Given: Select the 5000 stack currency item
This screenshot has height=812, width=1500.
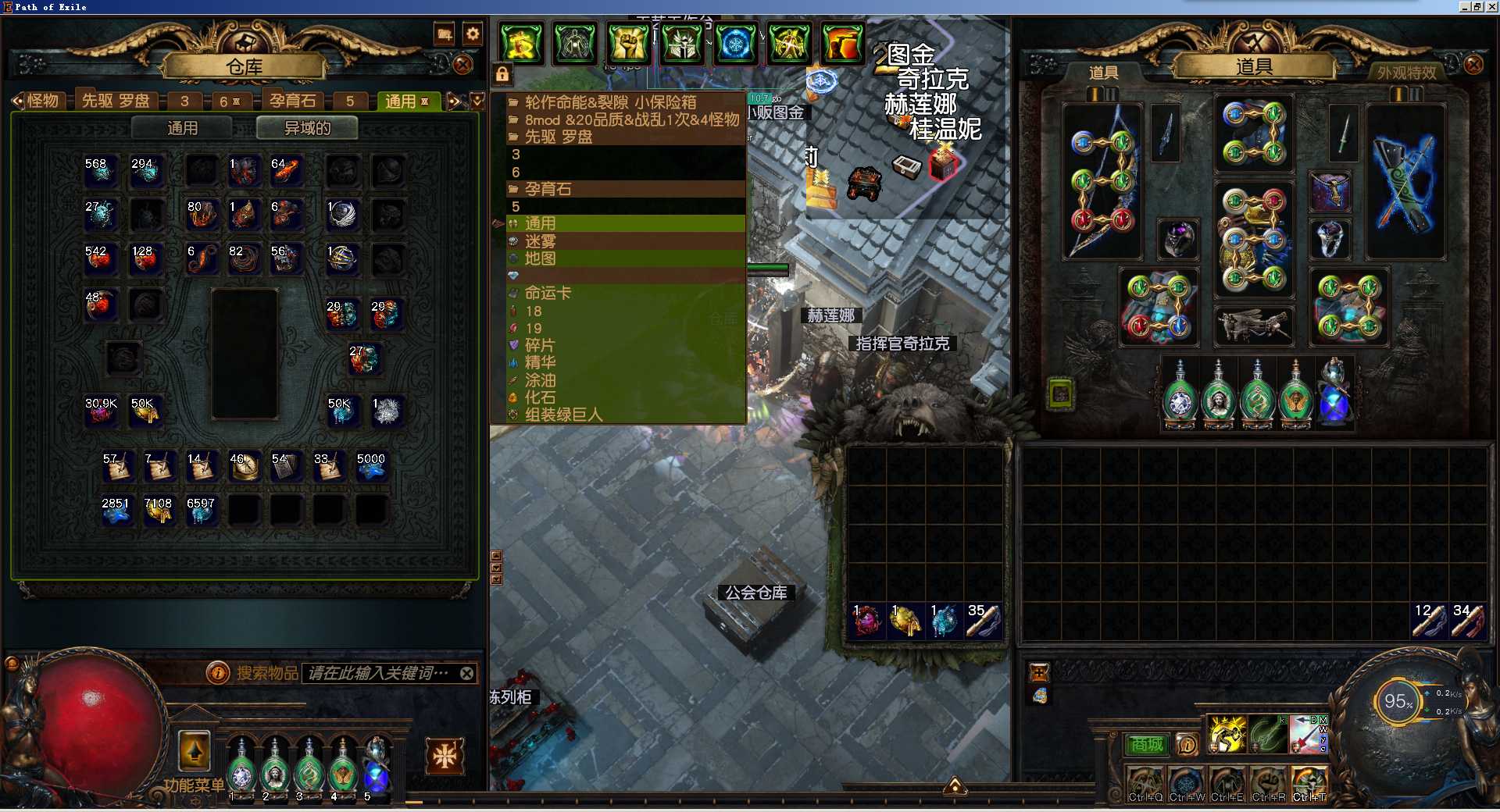Looking at the screenshot, I should coord(371,467).
